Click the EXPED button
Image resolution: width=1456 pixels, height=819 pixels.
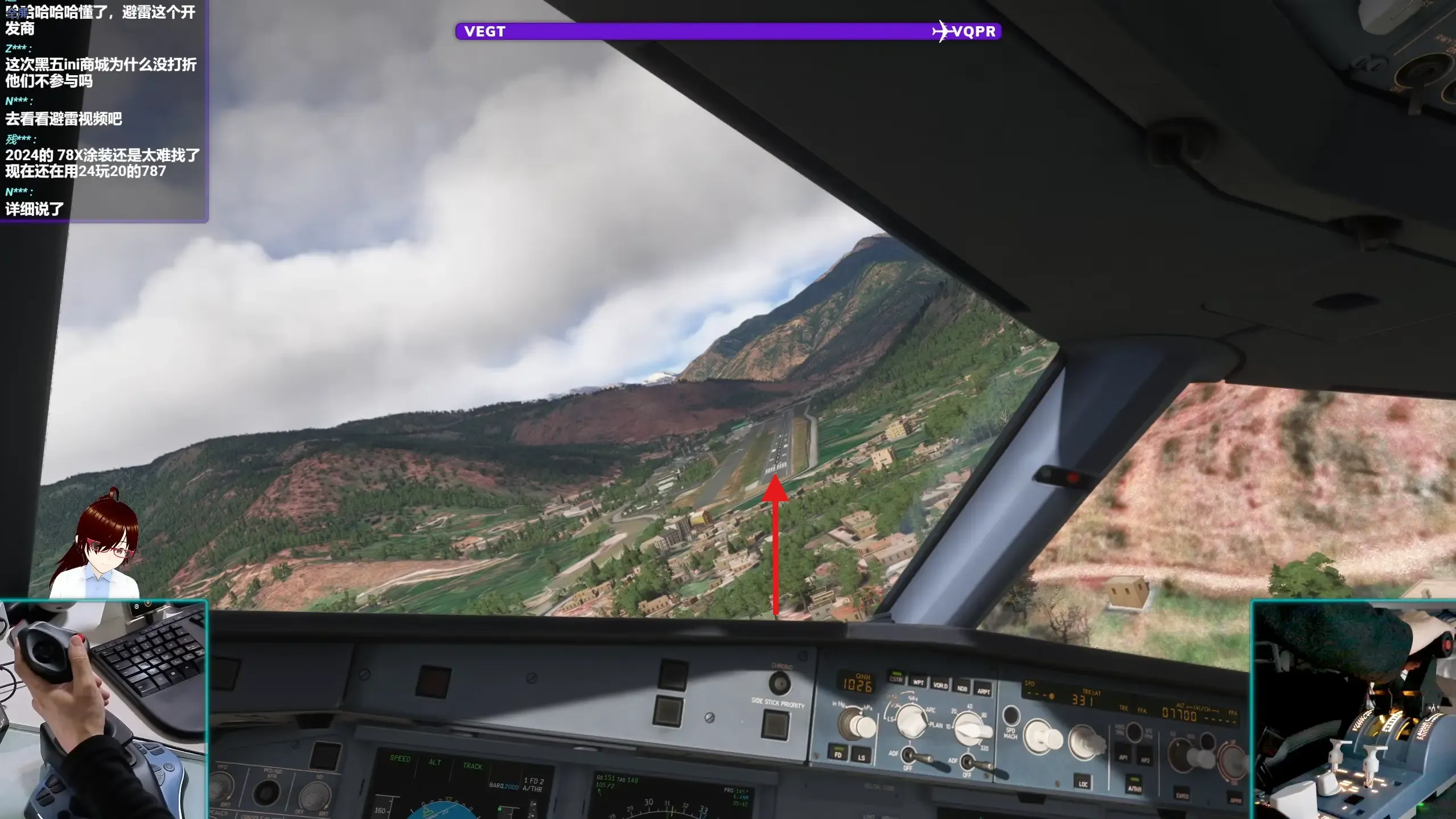pyautogui.click(x=1182, y=795)
